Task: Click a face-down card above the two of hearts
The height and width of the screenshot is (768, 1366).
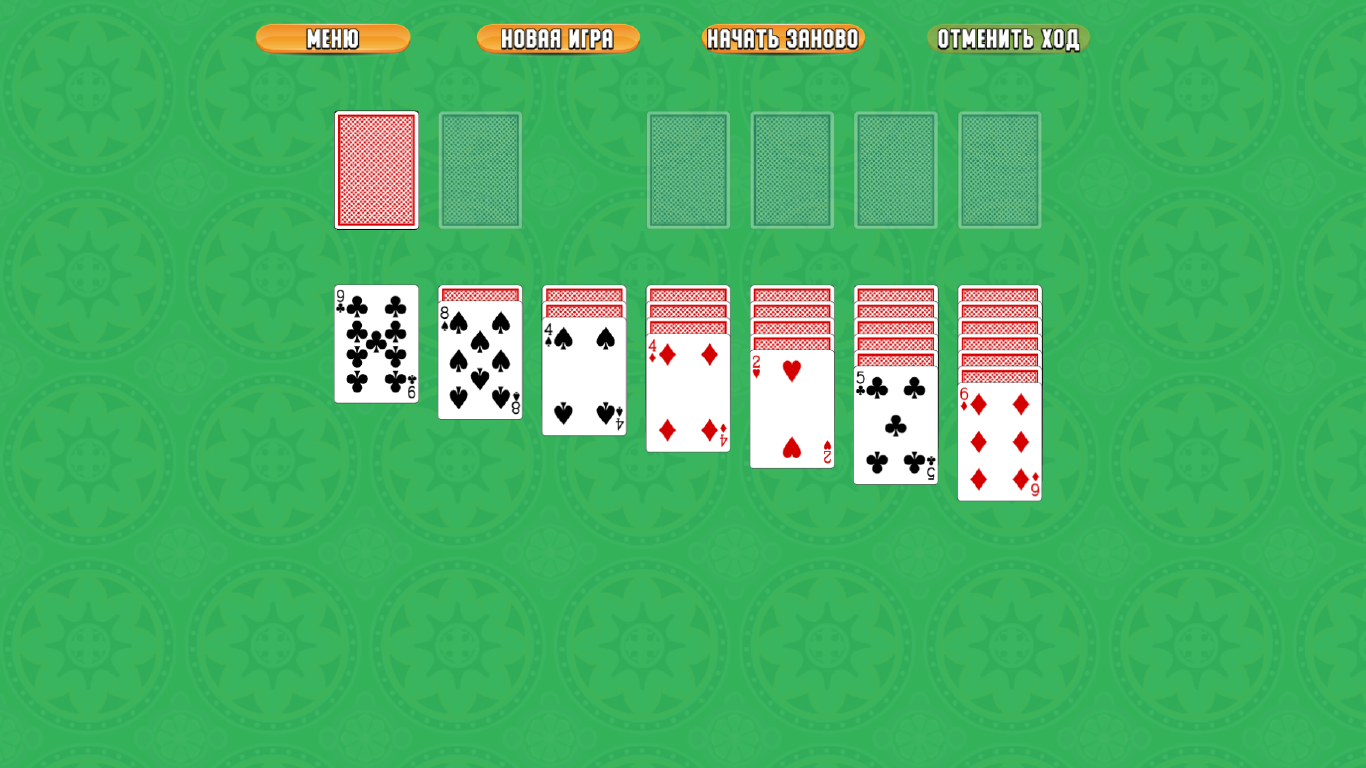Action: tap(792, 340)
